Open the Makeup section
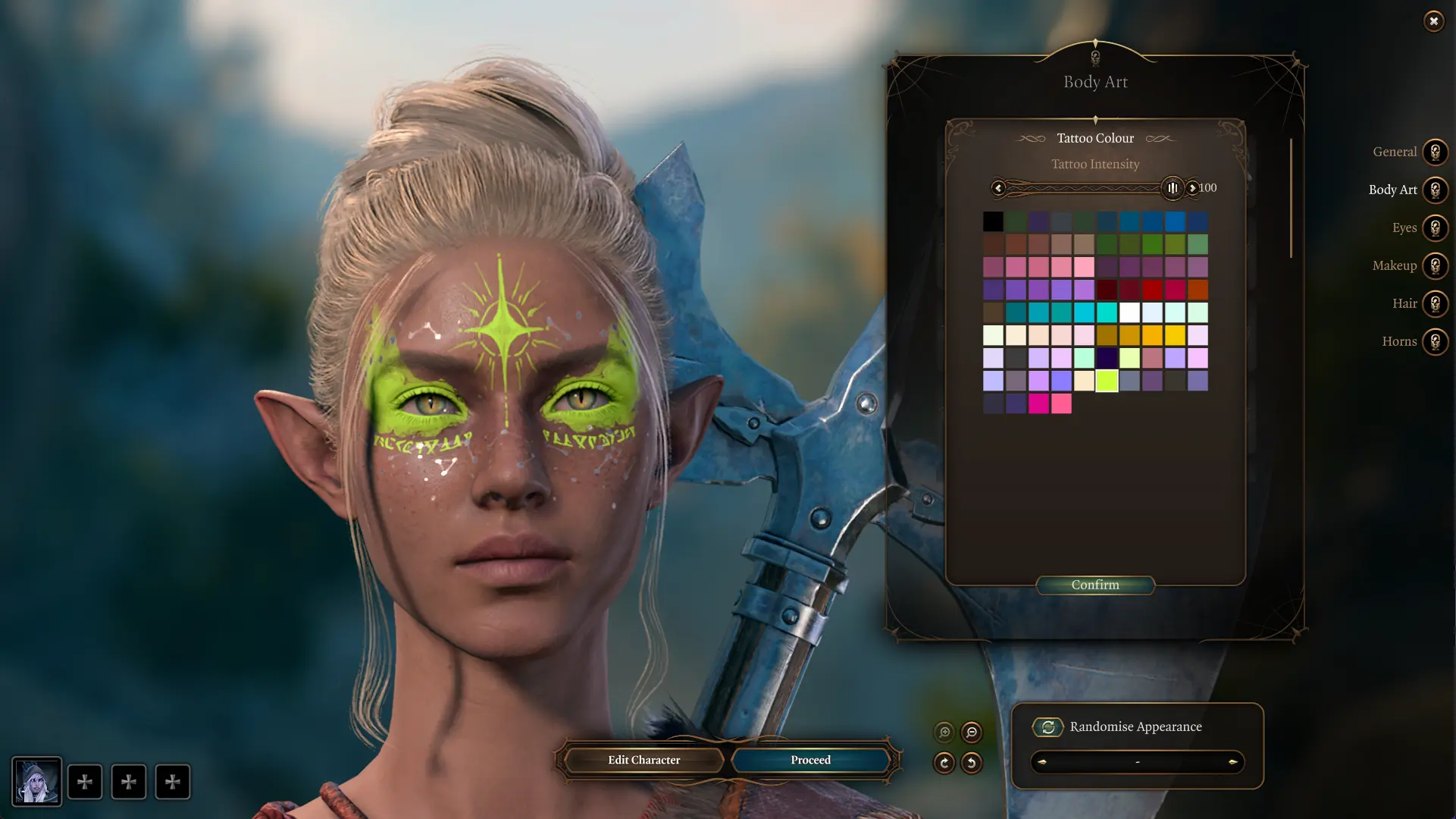 pos(1393,265)
